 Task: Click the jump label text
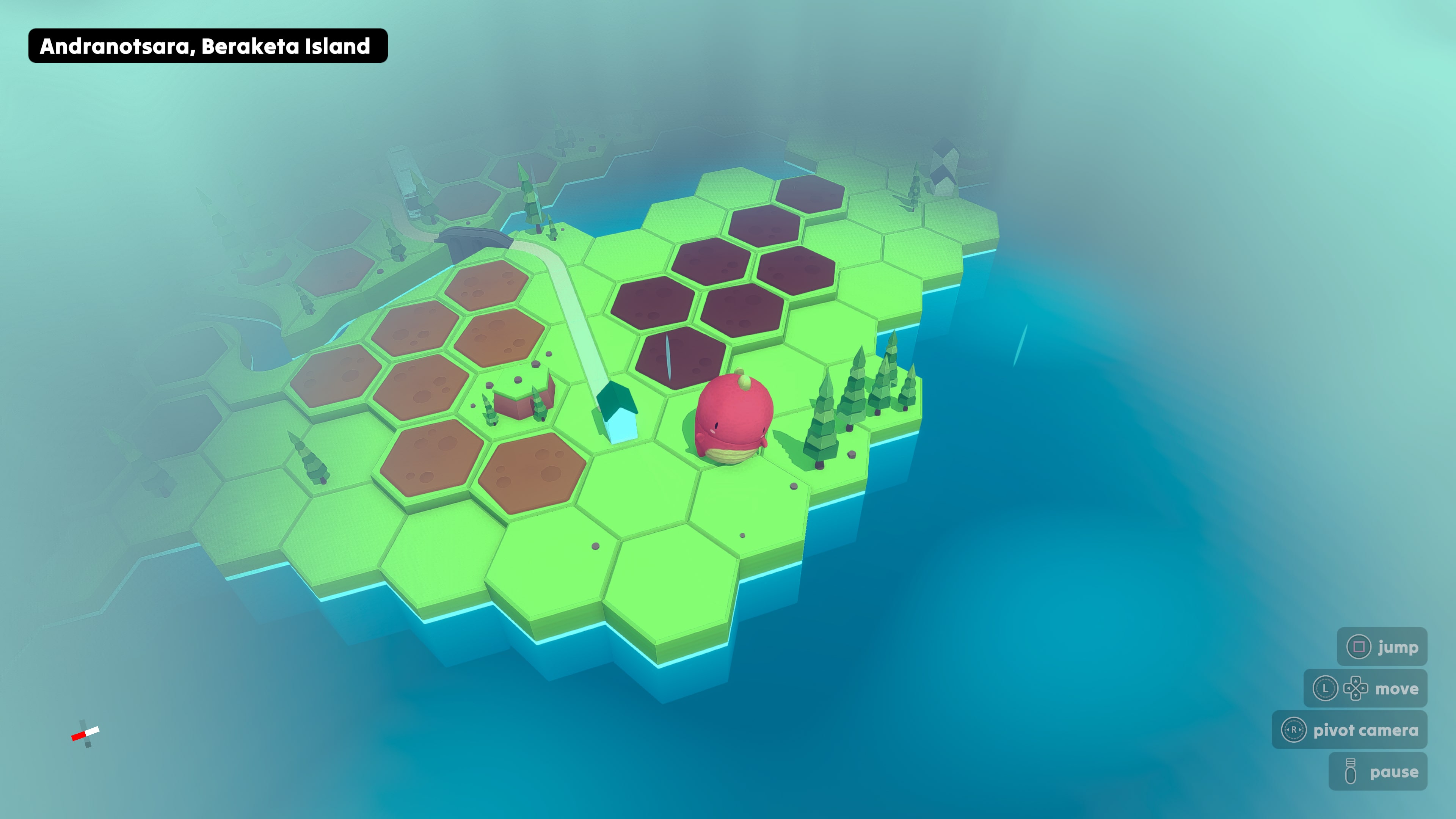(1398, 647)
